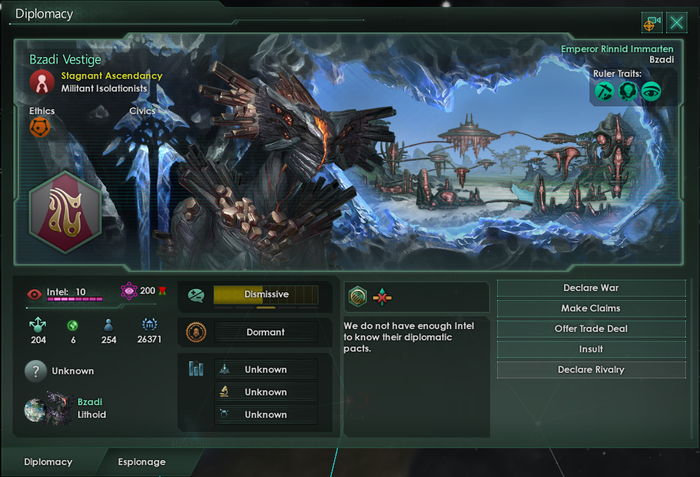Image resolution: width=700 pixels, height=477 pixels.
Task: Inspect the pickaxe ruler trait icon
Action: point(604,91)
